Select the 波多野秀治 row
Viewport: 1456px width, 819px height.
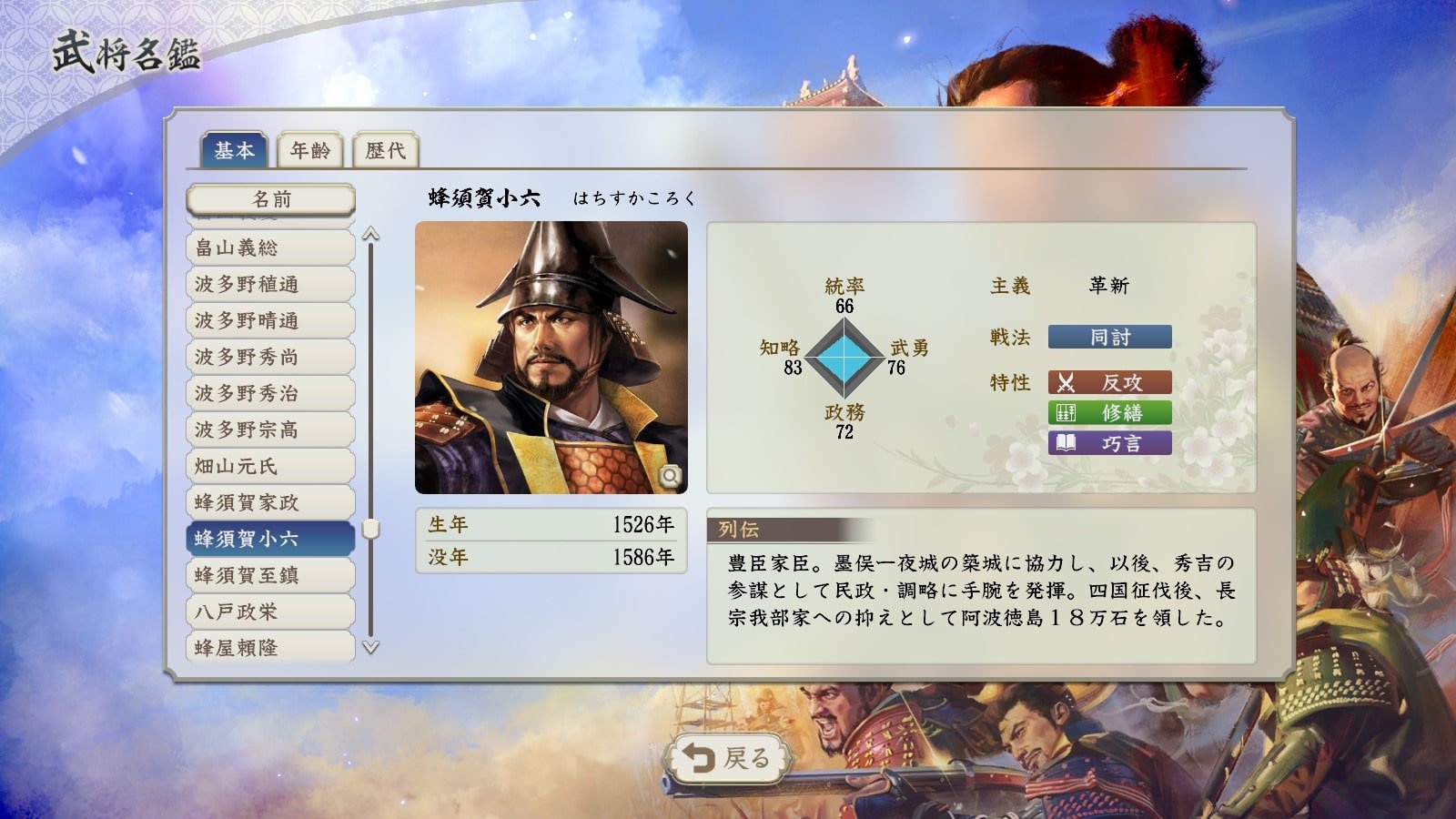coord(270,393)
